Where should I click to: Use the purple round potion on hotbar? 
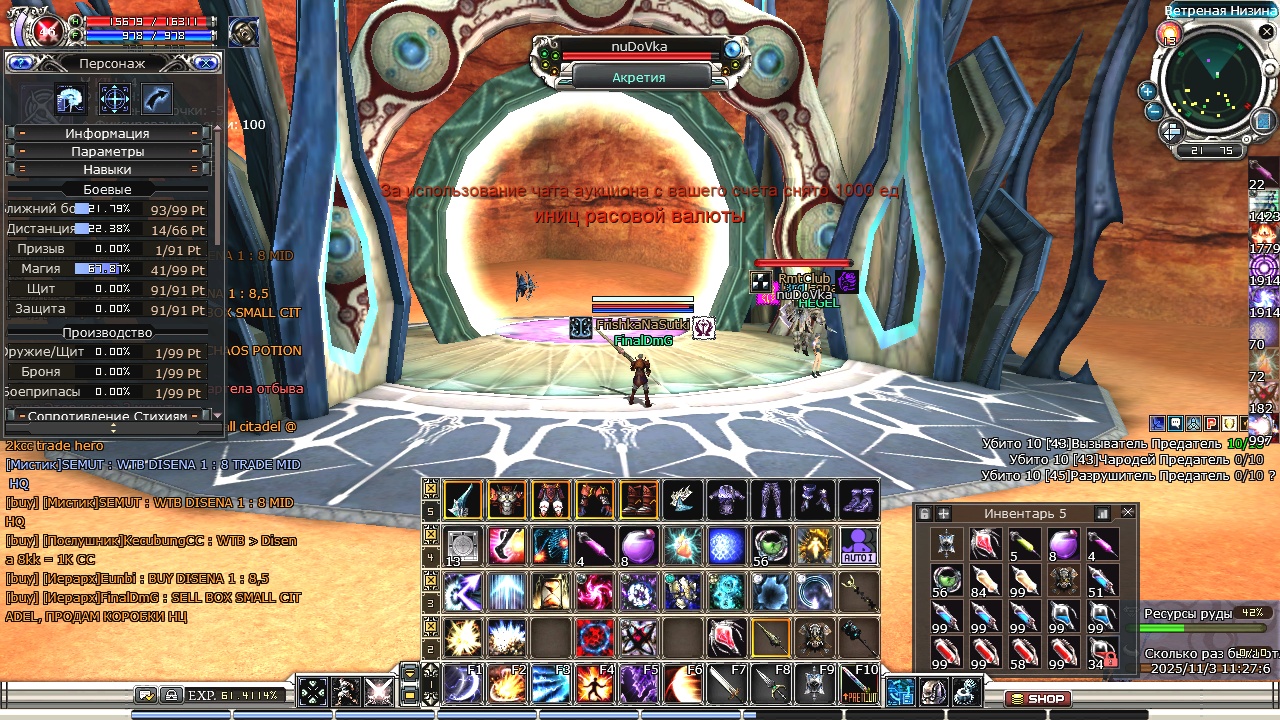click(x=638, y=546)
